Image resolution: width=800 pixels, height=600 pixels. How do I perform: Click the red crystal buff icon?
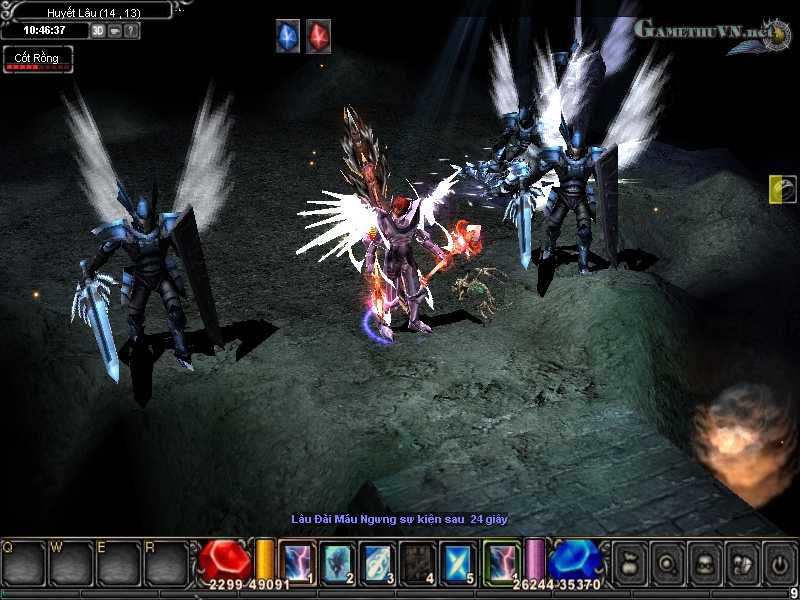pyautogui.click(x=318, y=37)
